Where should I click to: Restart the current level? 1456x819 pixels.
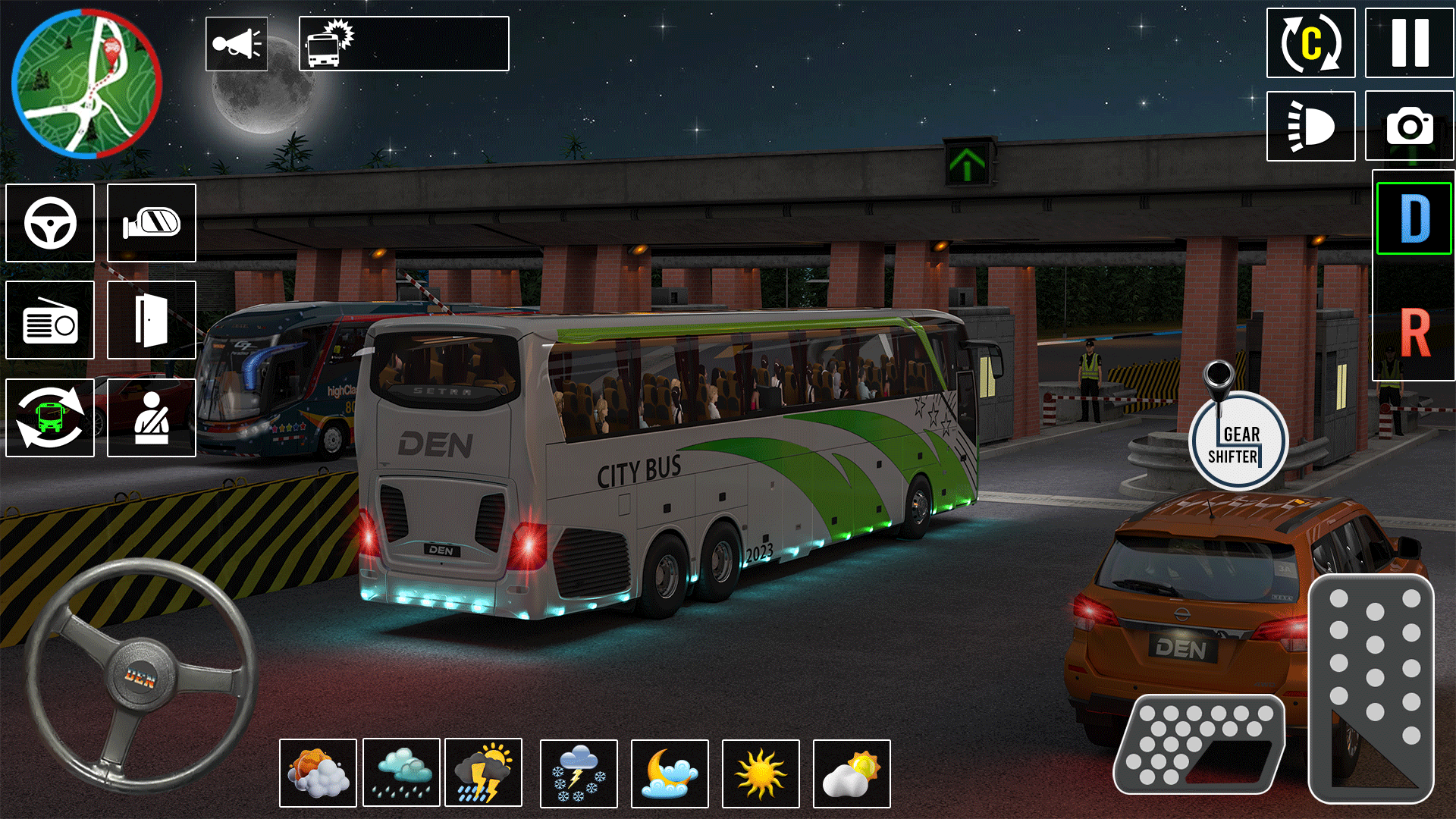point(1311,43)
